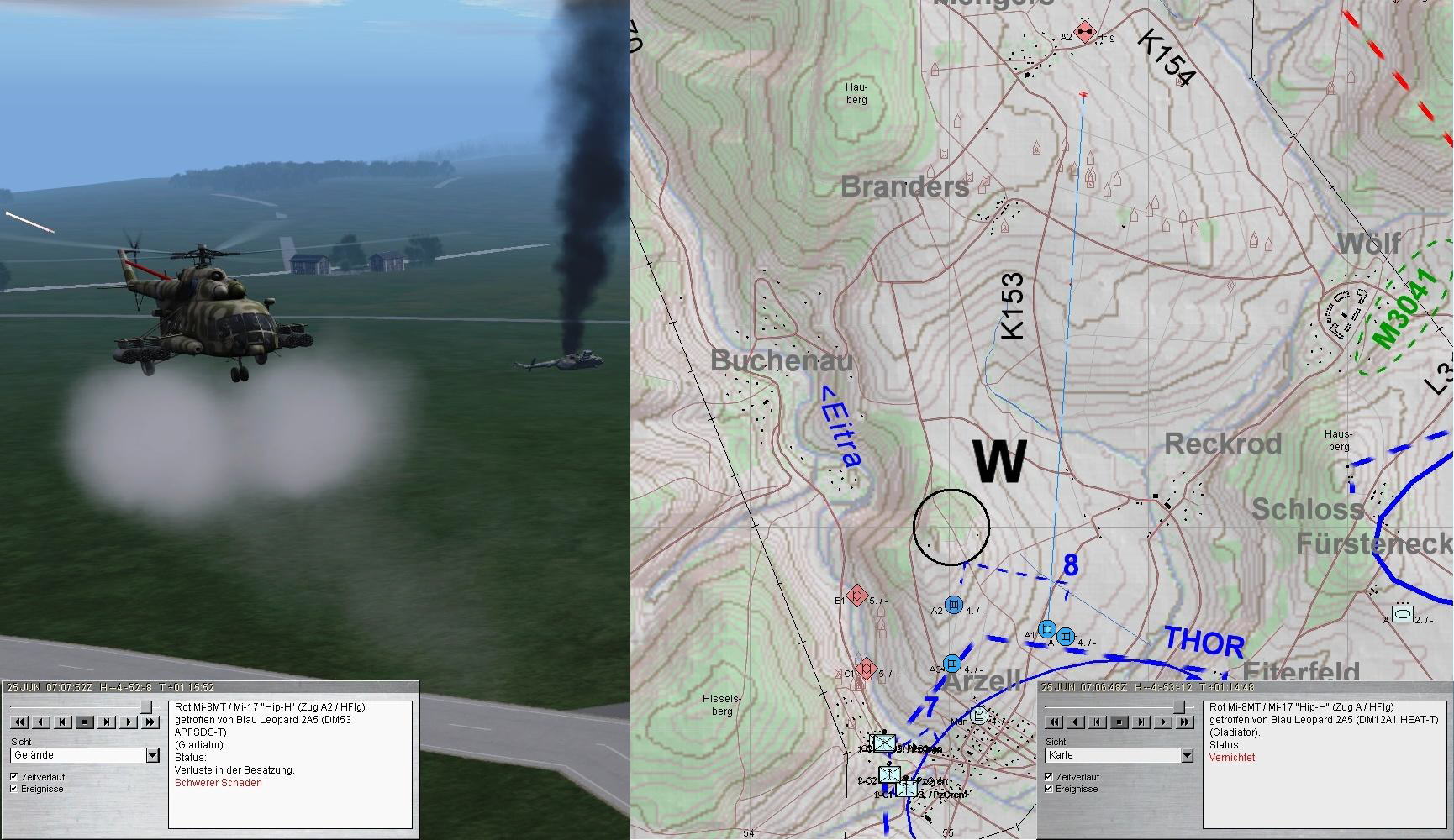This screenshot has height=840, width=1454.
Task: Select the red B1 unit marker on map
Action: (857, 596)
